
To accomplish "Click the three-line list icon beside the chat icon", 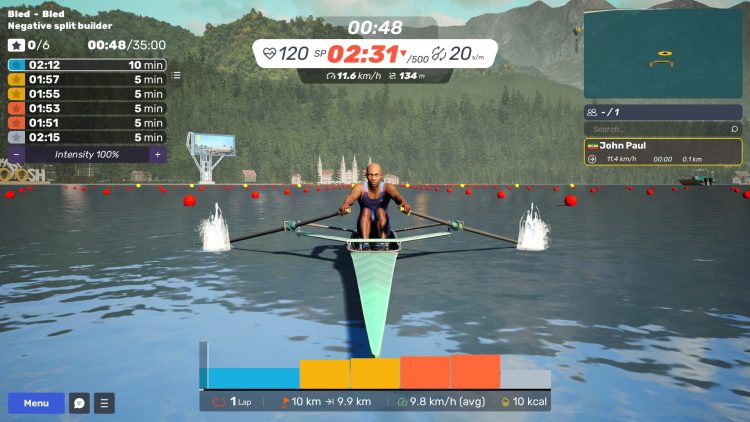I will [104, 403].
